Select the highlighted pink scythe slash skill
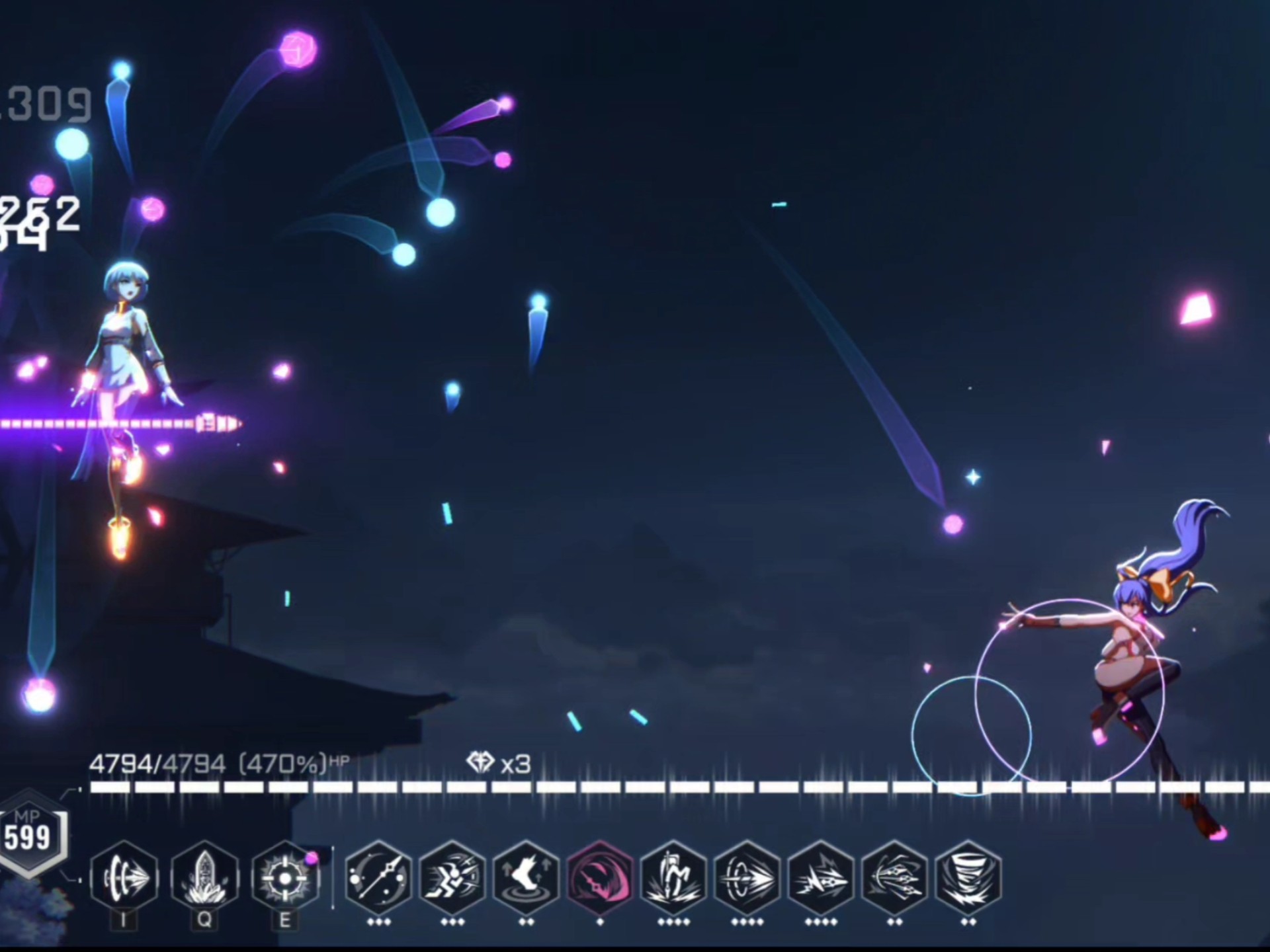1270x952 pixels. (x=600, y=877)
